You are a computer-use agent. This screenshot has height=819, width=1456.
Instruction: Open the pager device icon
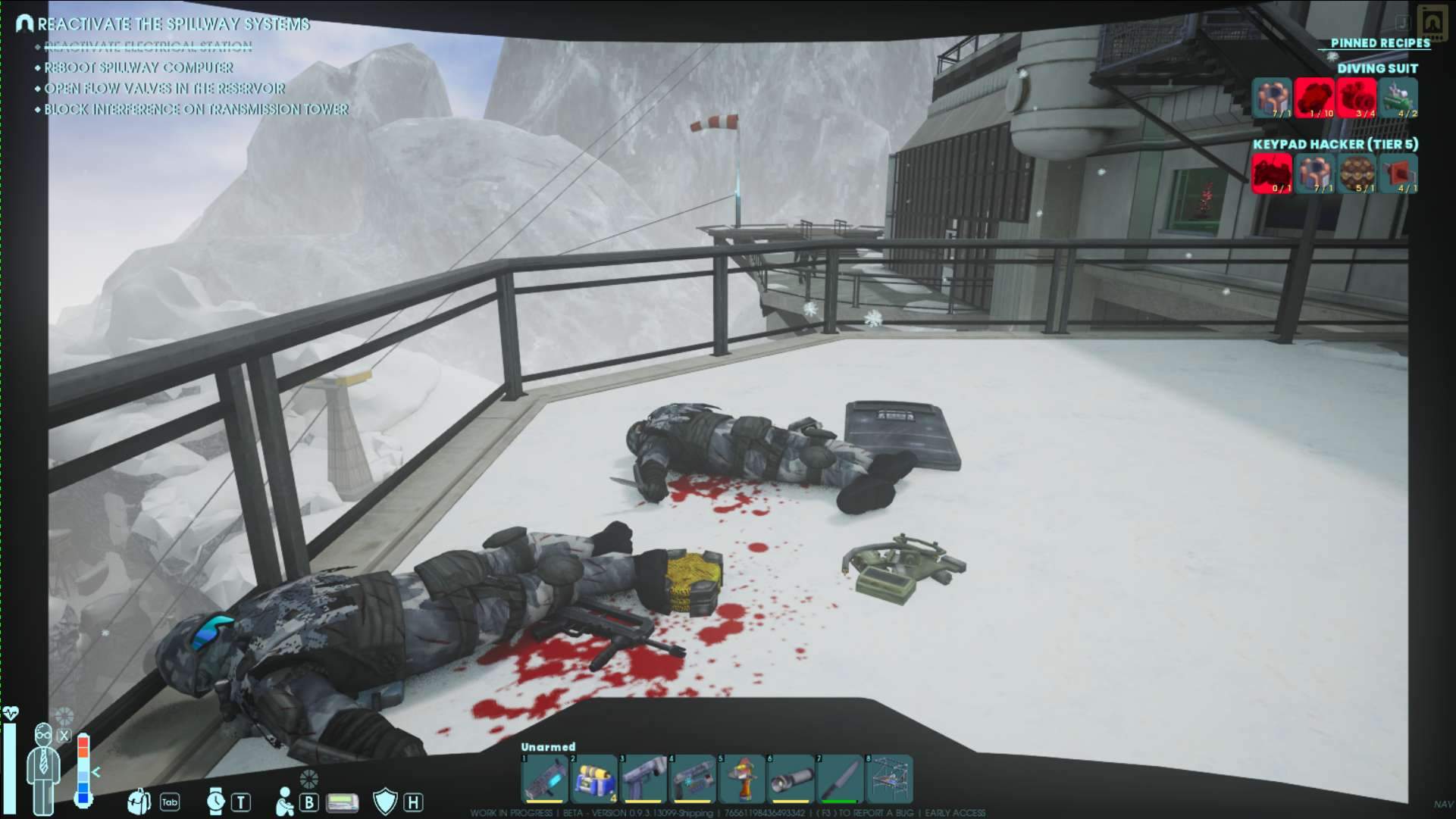(342, 802)
